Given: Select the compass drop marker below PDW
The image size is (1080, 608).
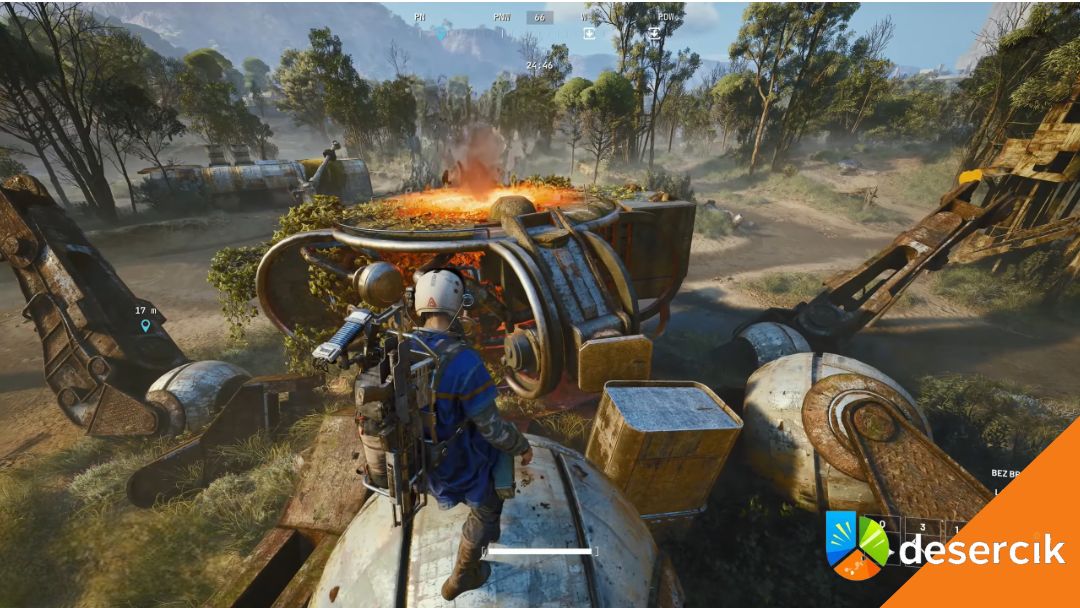Looking at the screenshot, I should (x=654, y=33).
